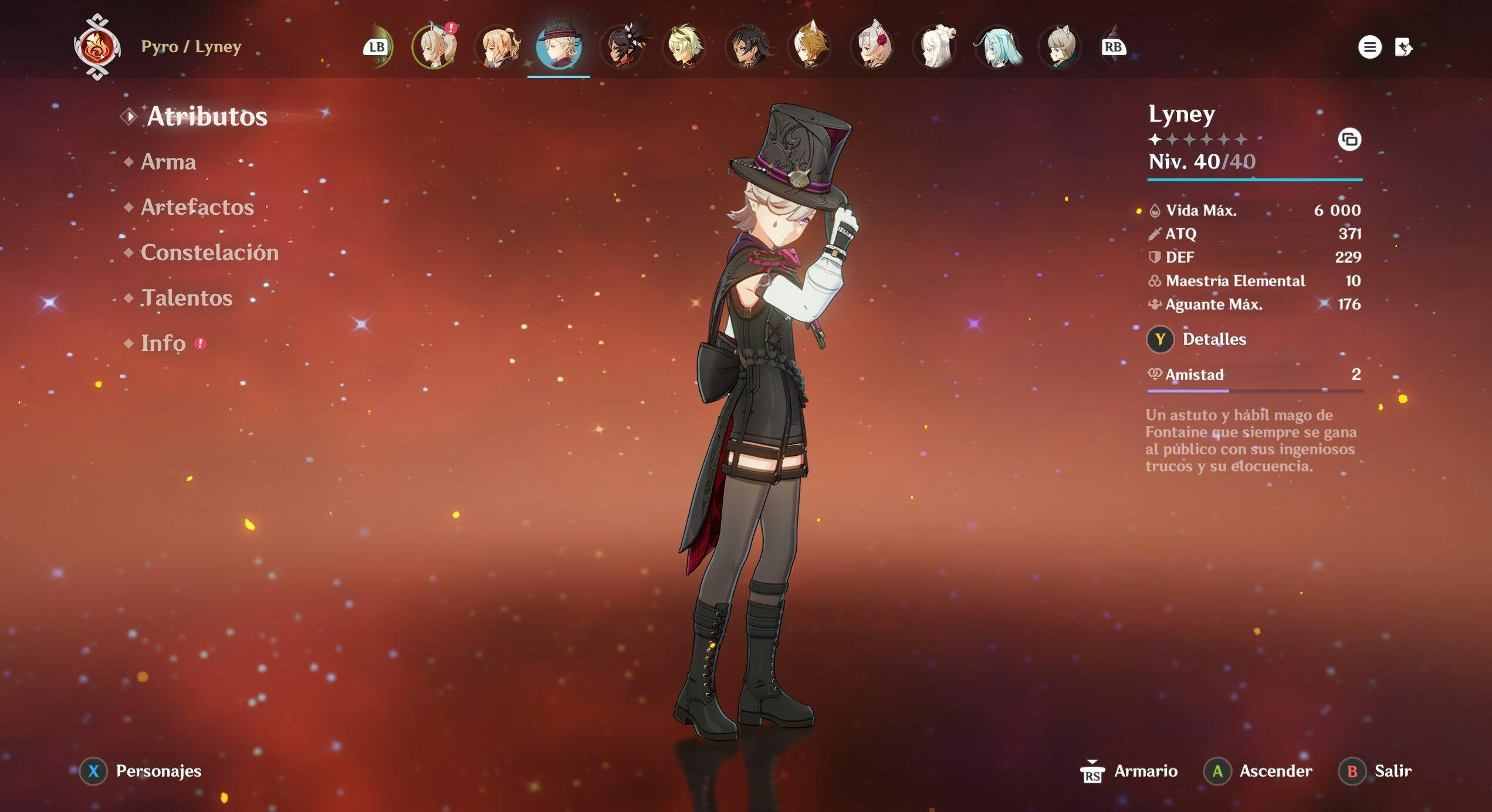Choose the blonde ponytail portrait with black bow

pyautogui.click(x=498, y=46)
